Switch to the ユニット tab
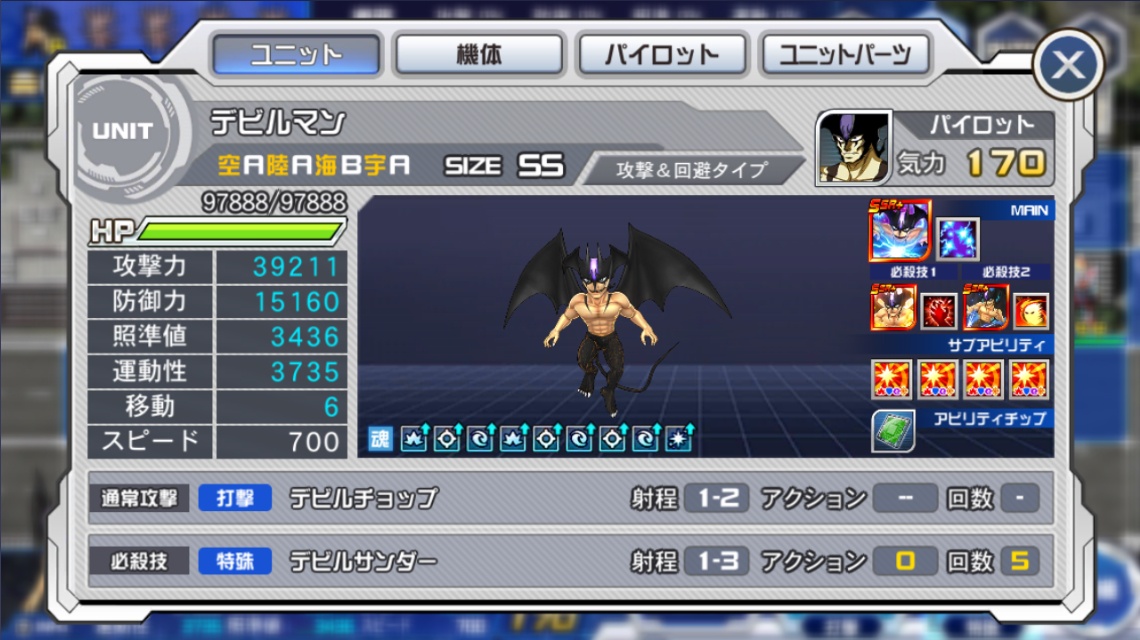The image size is (1140, 640). coord(296,54)
